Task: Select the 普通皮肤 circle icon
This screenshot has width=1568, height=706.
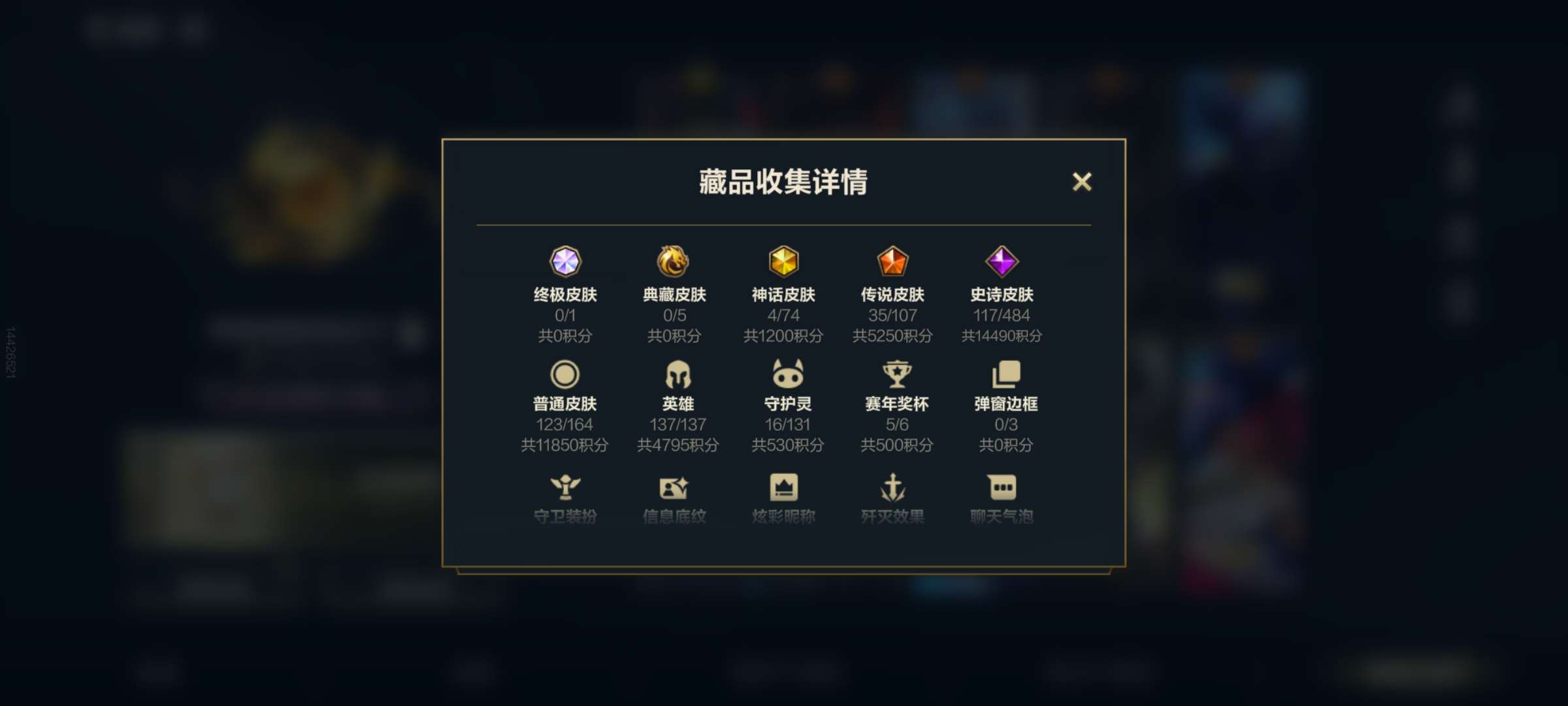Action: tap(566, 375)
